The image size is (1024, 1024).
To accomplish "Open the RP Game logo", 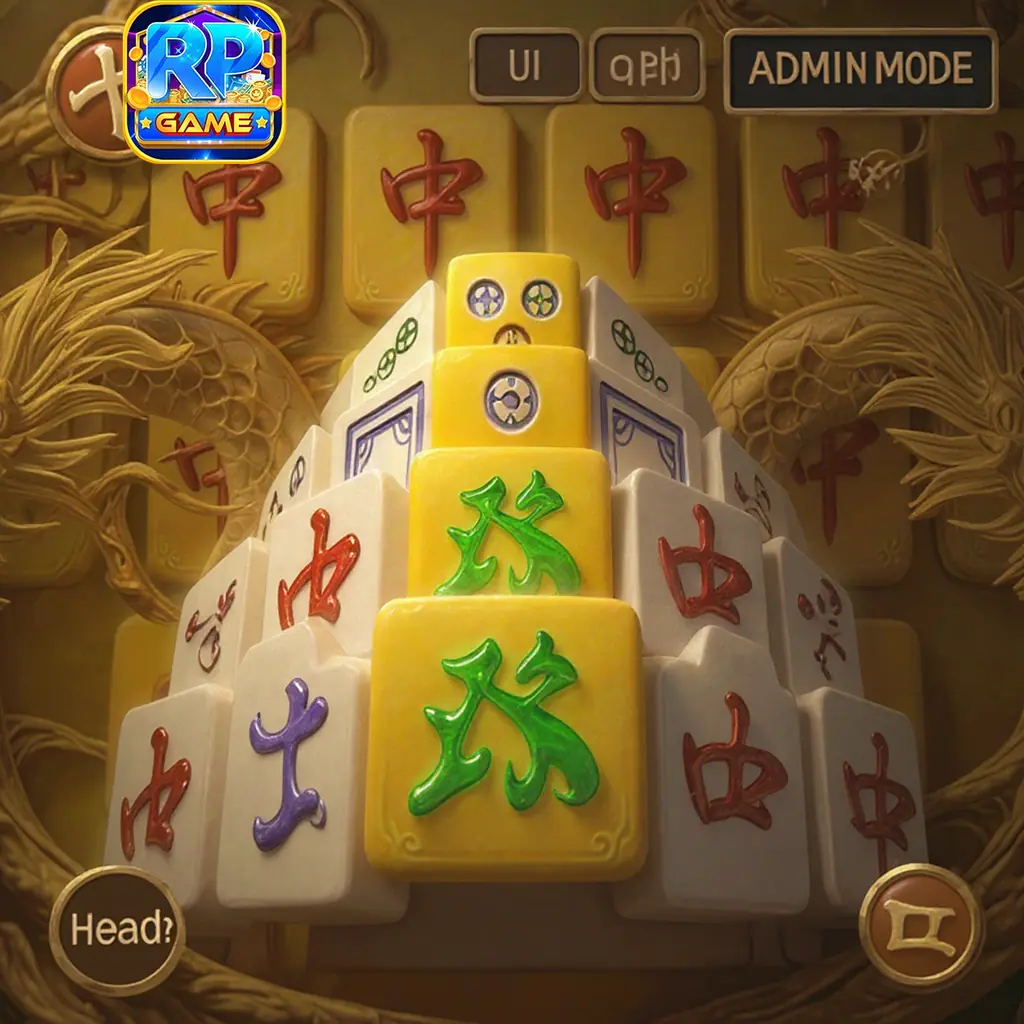I will click(206, 82).
